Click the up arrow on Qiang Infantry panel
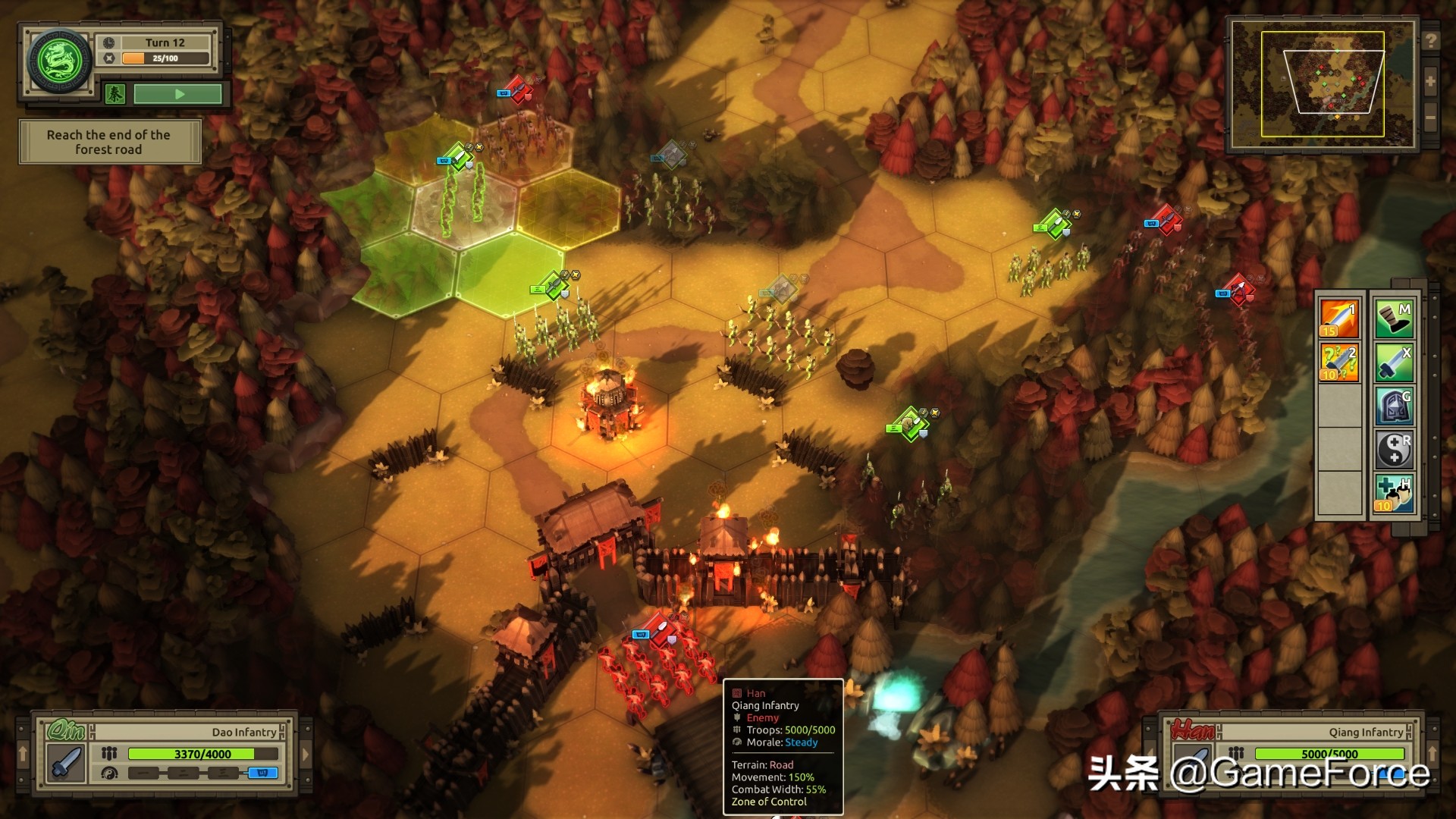Image resolution: width=1456 pixels, height=819 pixels. [1432, 753]
